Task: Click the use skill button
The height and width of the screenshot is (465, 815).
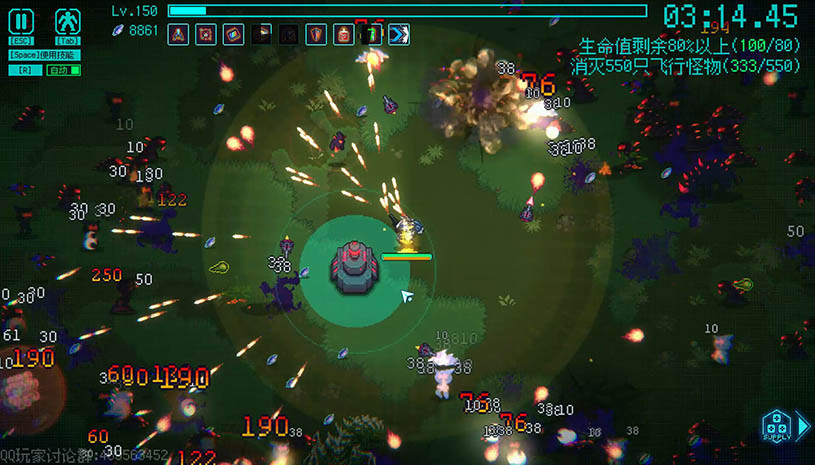Action: [x=43, y=55]
